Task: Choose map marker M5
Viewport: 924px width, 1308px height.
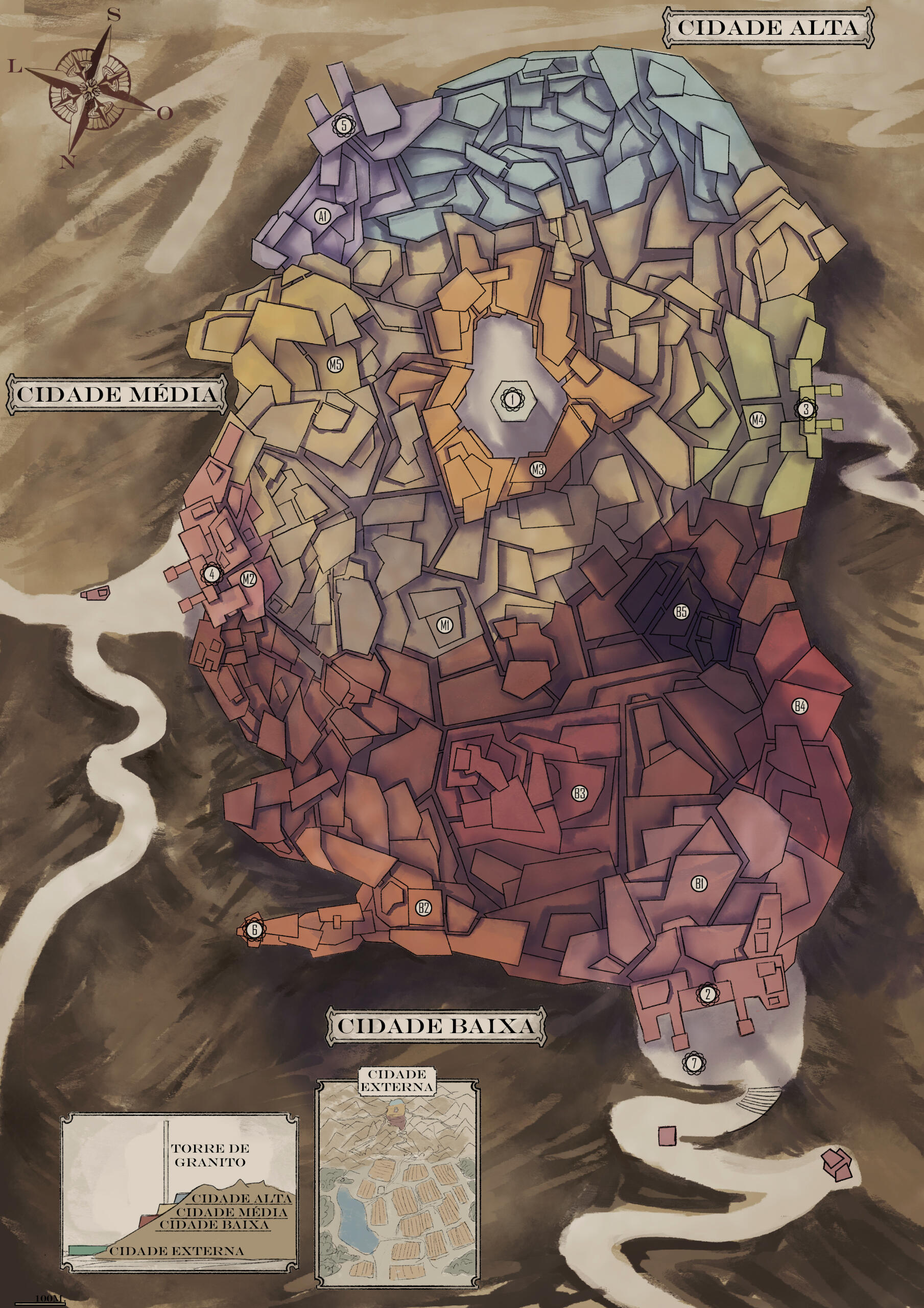Action: tap(336, 365)
